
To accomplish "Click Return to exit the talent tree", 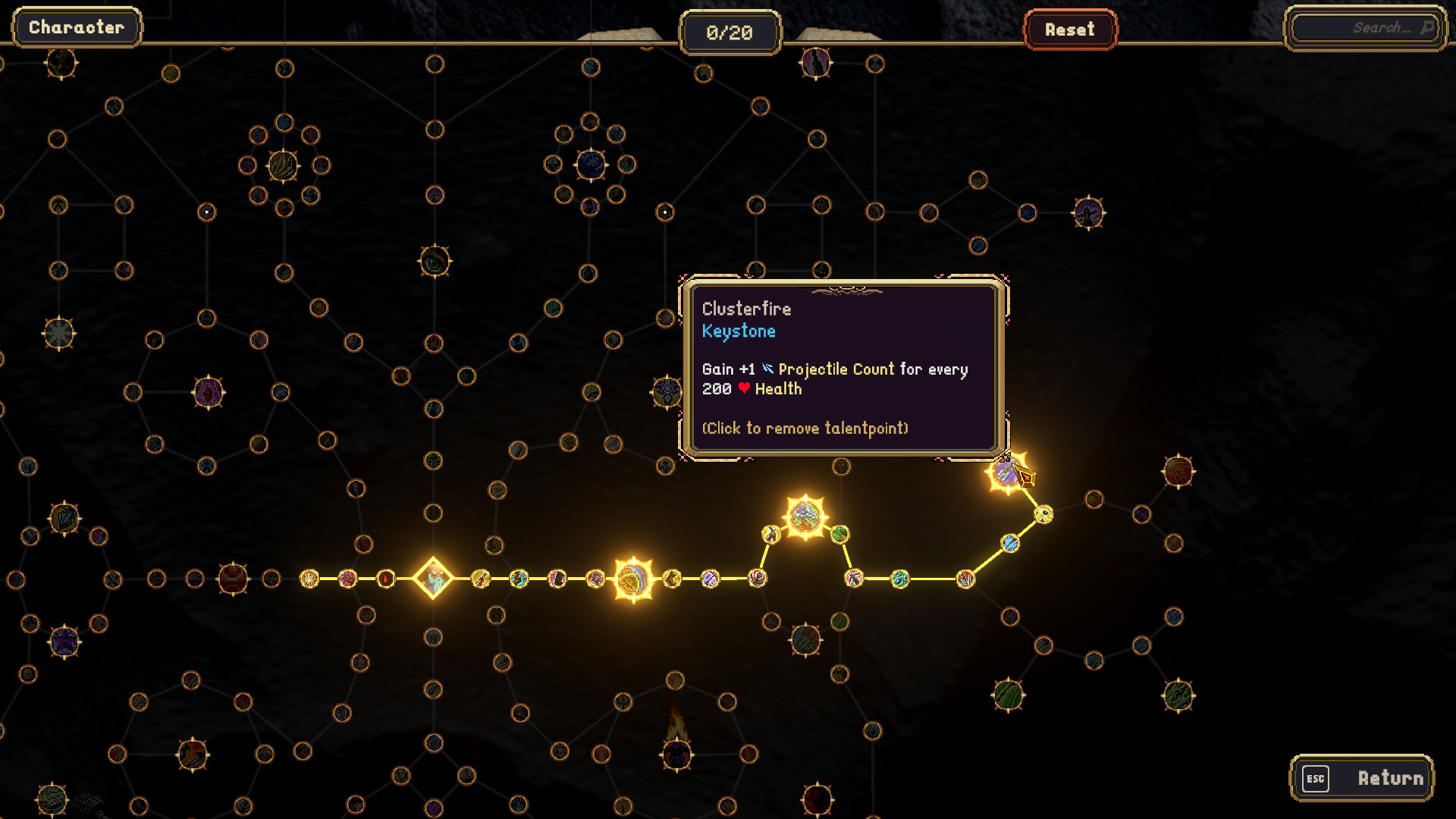I will coord(1361,778).
